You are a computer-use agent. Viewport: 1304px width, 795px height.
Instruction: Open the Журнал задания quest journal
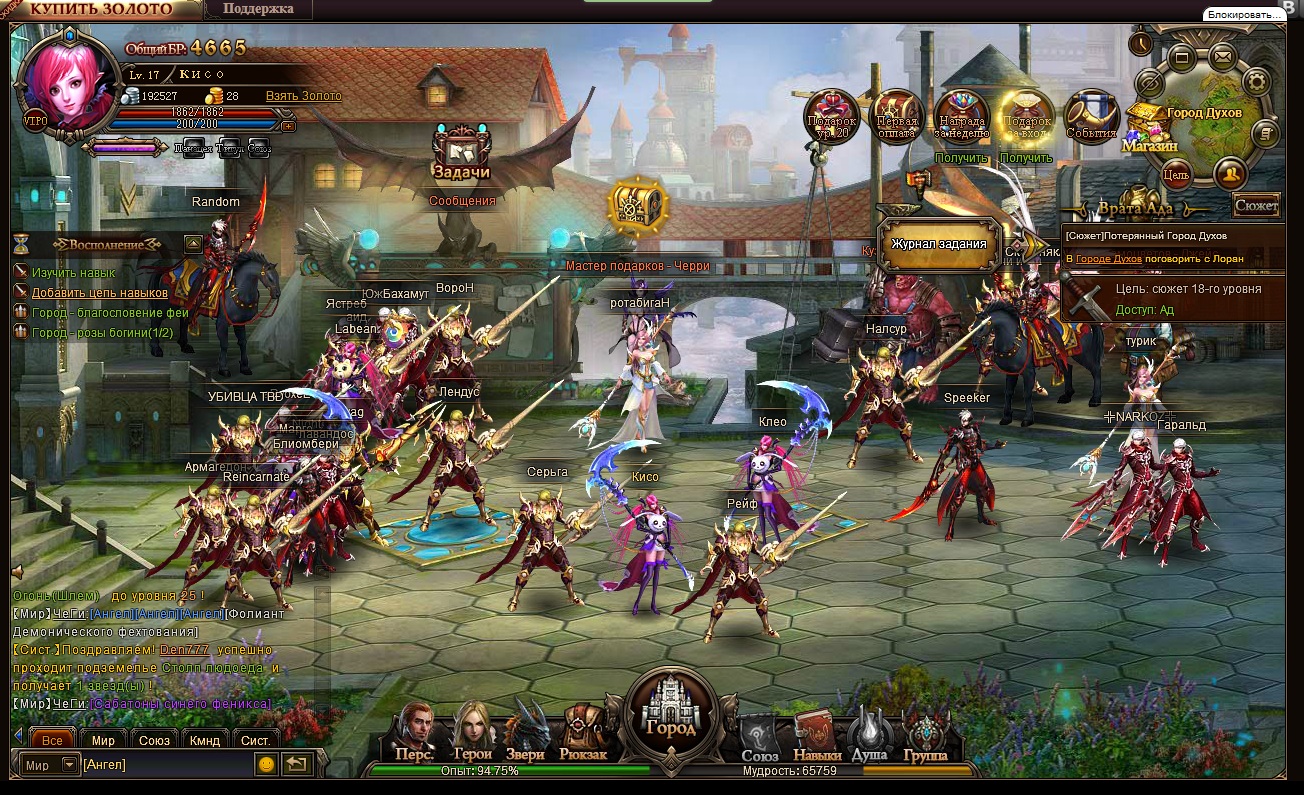click(x=939, y=244)
